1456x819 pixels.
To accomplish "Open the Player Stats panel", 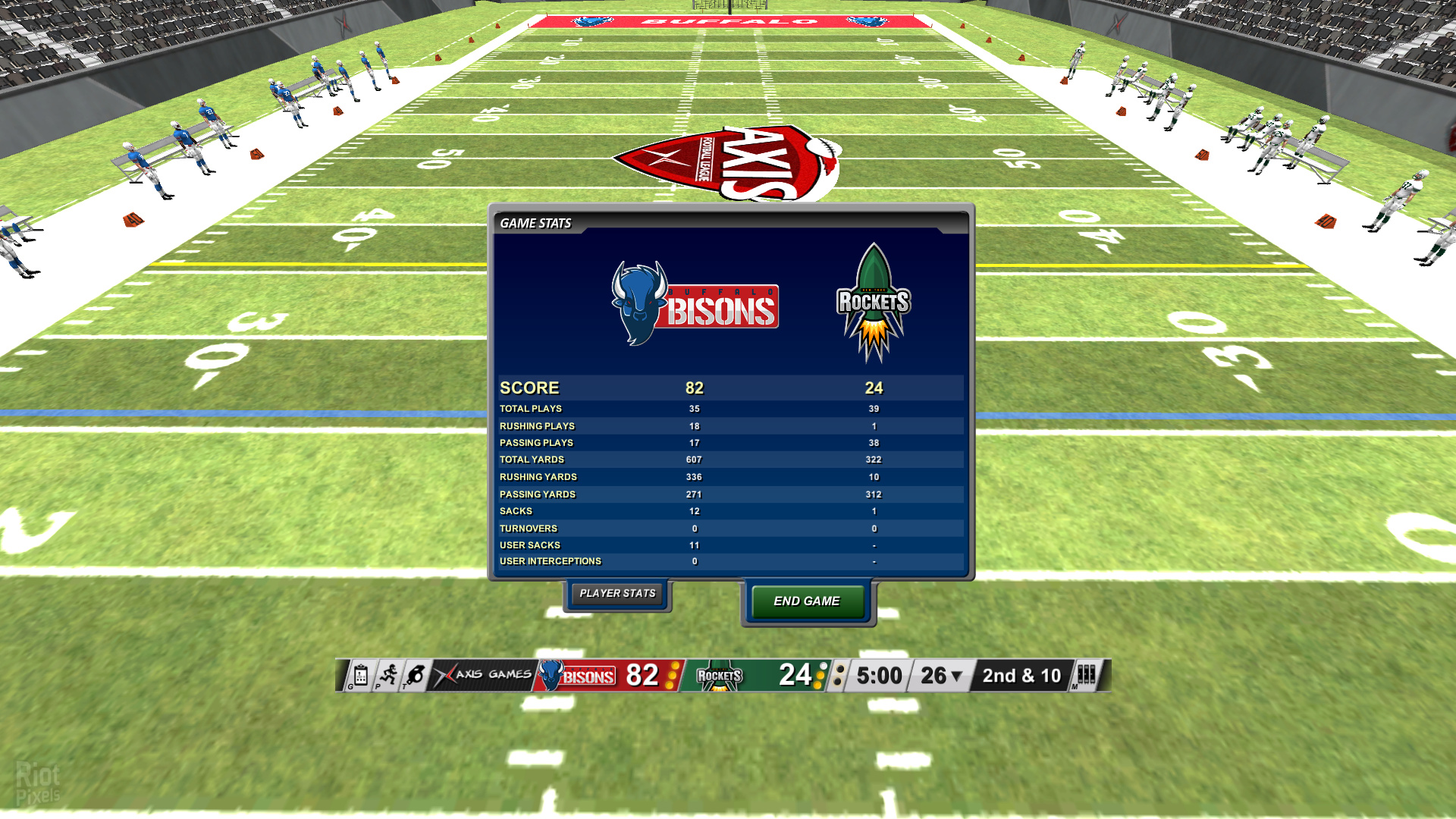I will click(617, 594).
